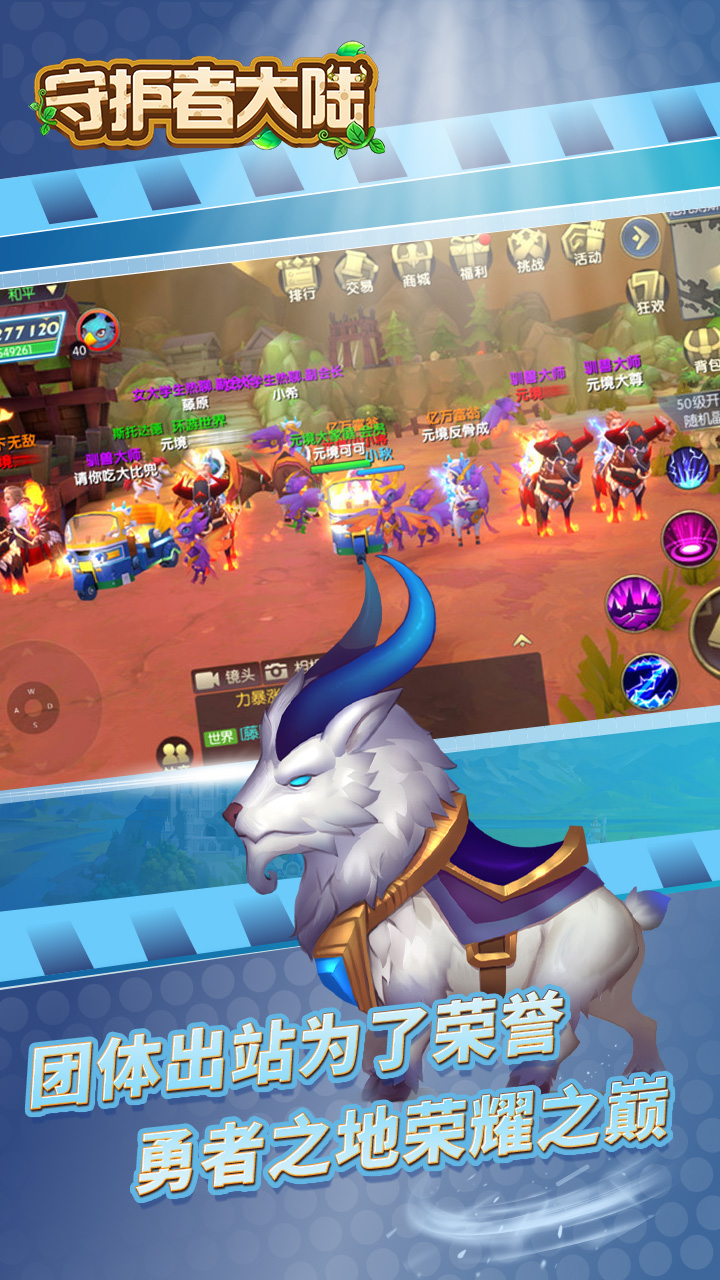Activate the purple spikes skill

point(634,604)
